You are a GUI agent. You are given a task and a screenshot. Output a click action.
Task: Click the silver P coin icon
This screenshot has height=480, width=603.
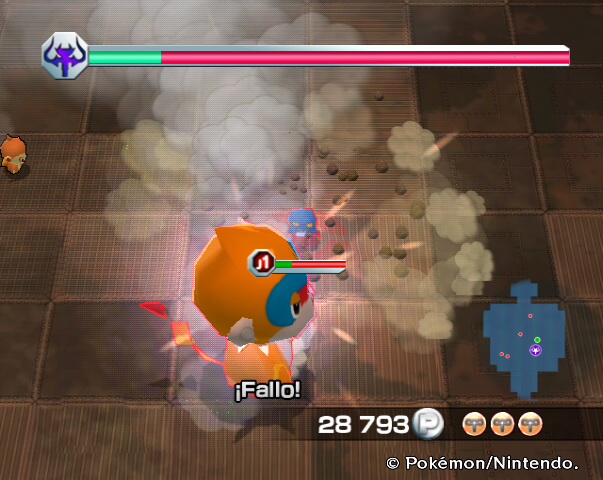click(426, 424)
